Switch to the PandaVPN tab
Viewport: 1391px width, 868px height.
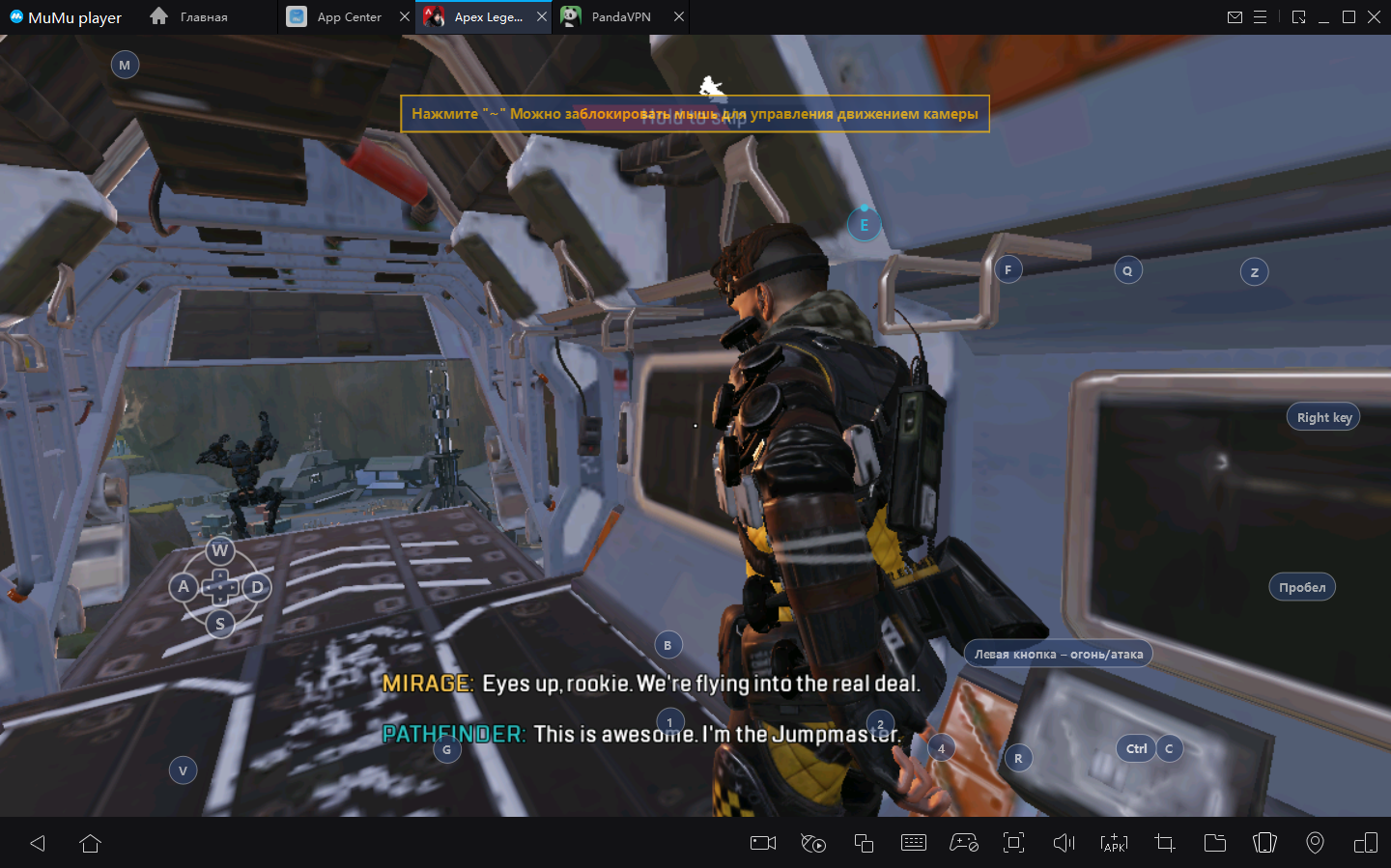point(619,17)
